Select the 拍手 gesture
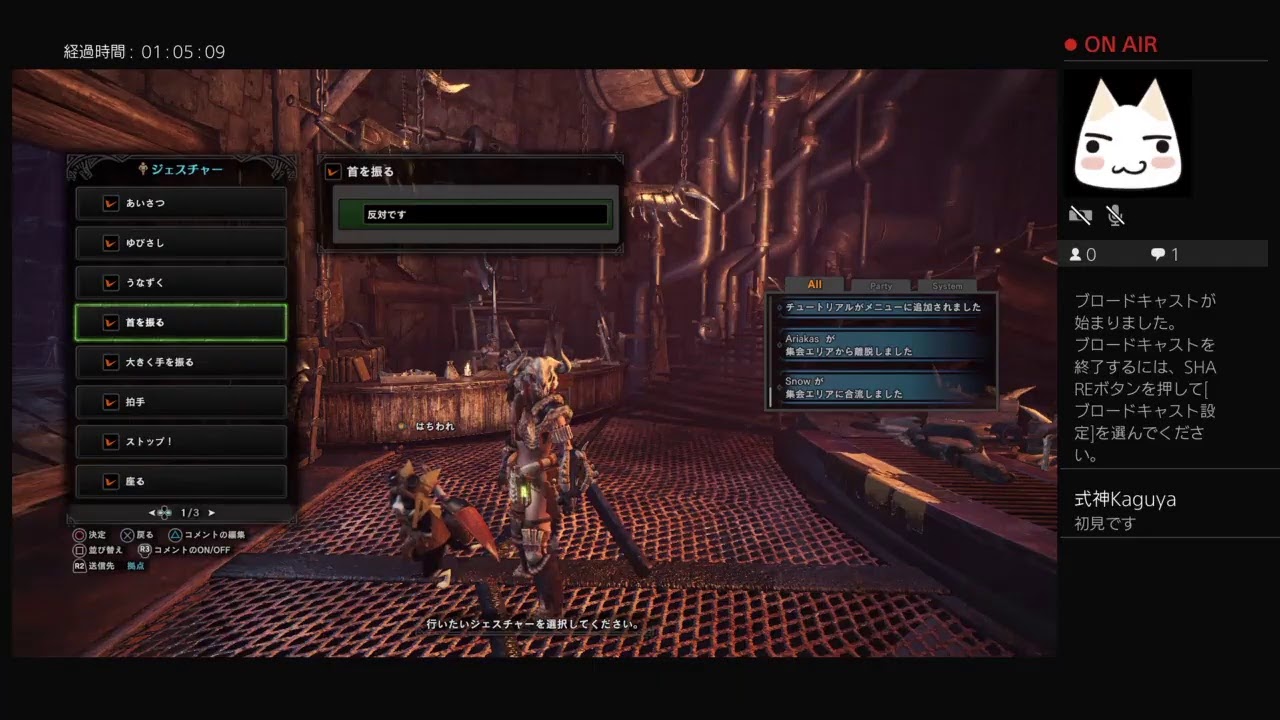Viewport: 1280px width, 720px height. pyautogui.click(x=181, y=402)
